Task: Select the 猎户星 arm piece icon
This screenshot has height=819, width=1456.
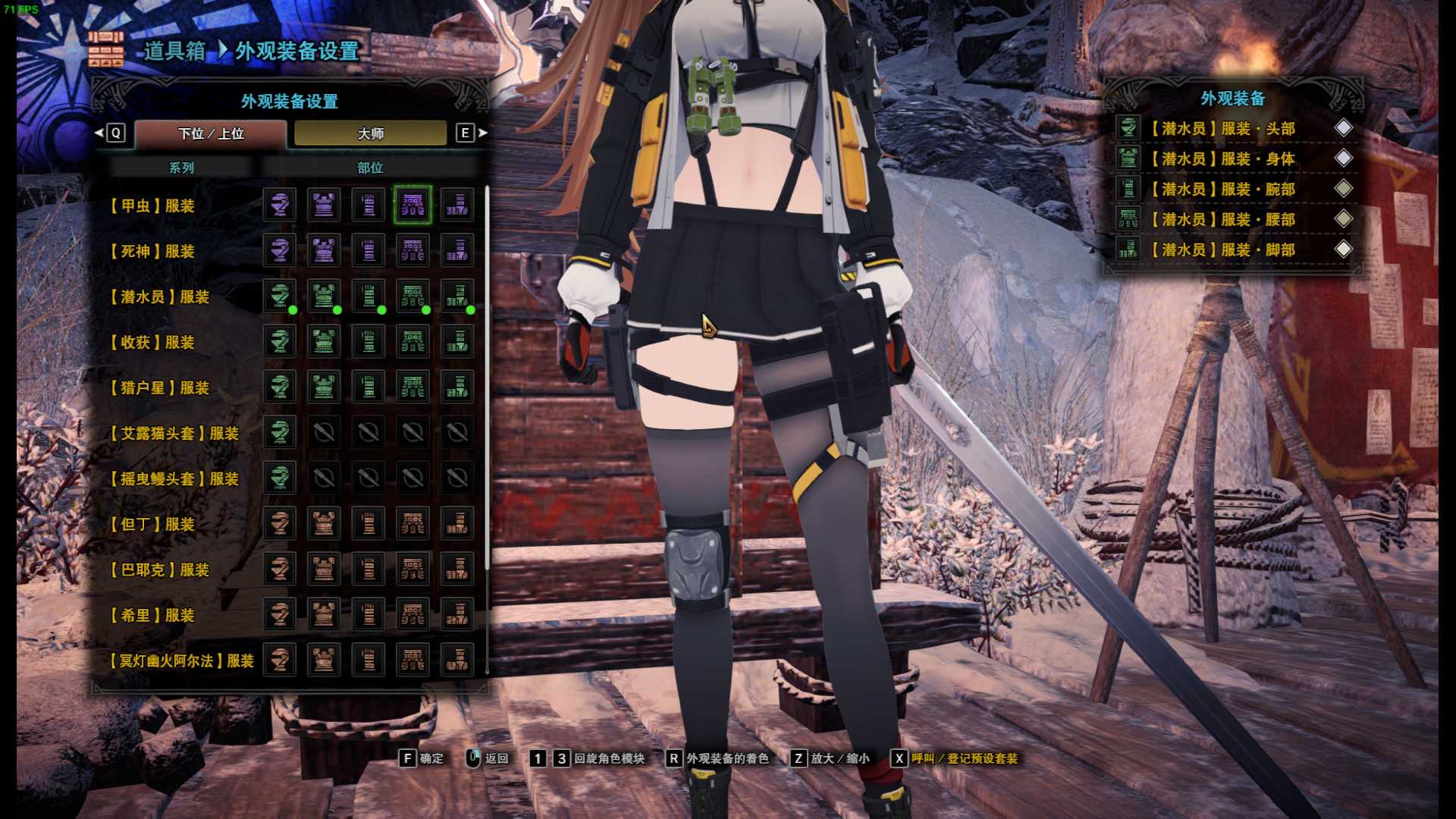Action: pos(368,388)
